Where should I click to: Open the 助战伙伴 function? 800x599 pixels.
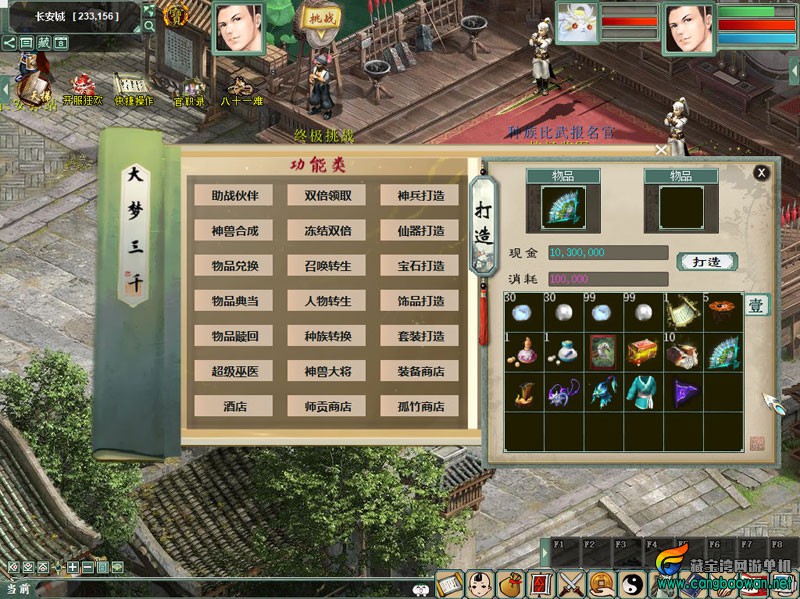coord(235,196)
